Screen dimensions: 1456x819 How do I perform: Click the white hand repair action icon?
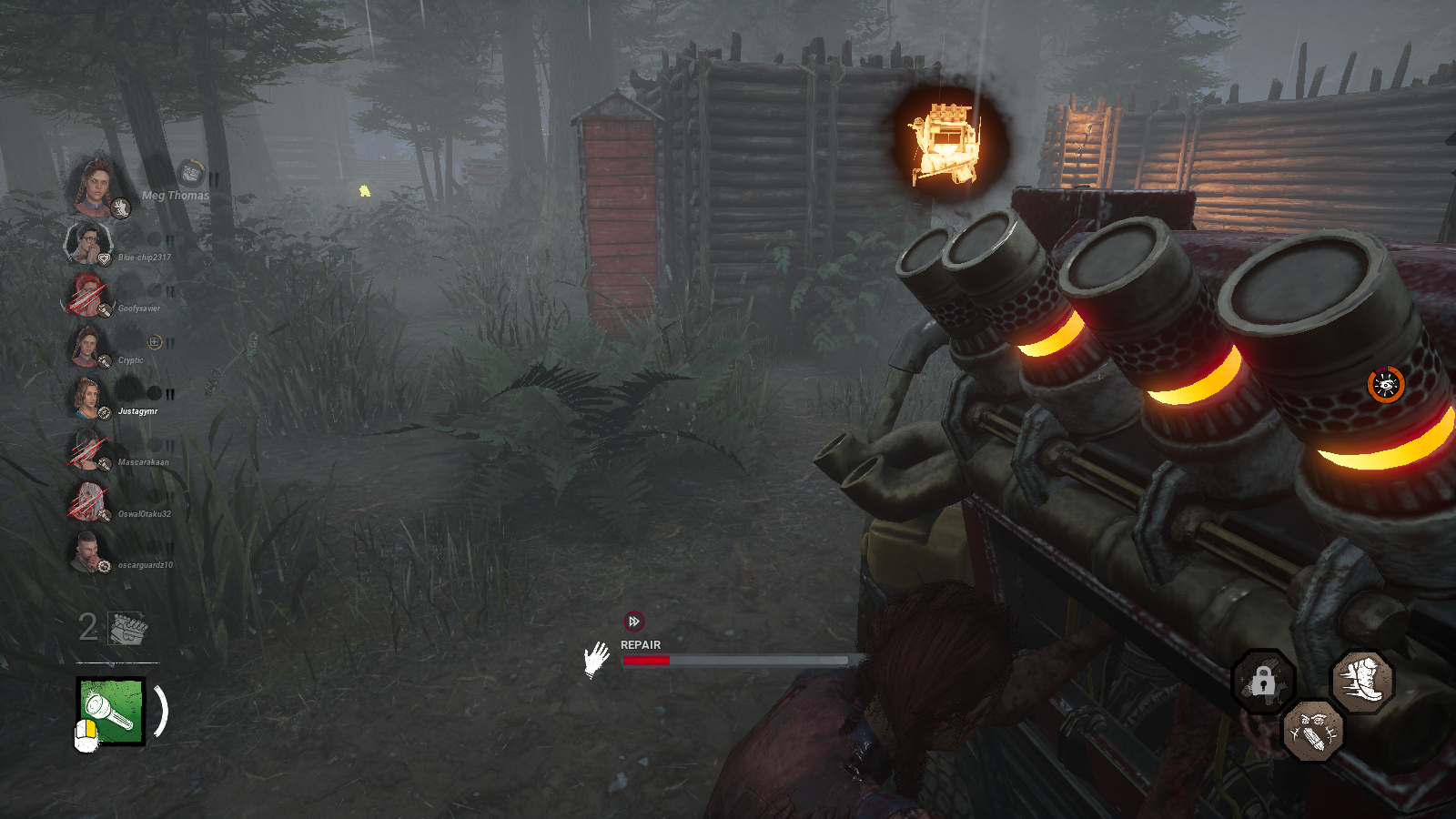596,659
